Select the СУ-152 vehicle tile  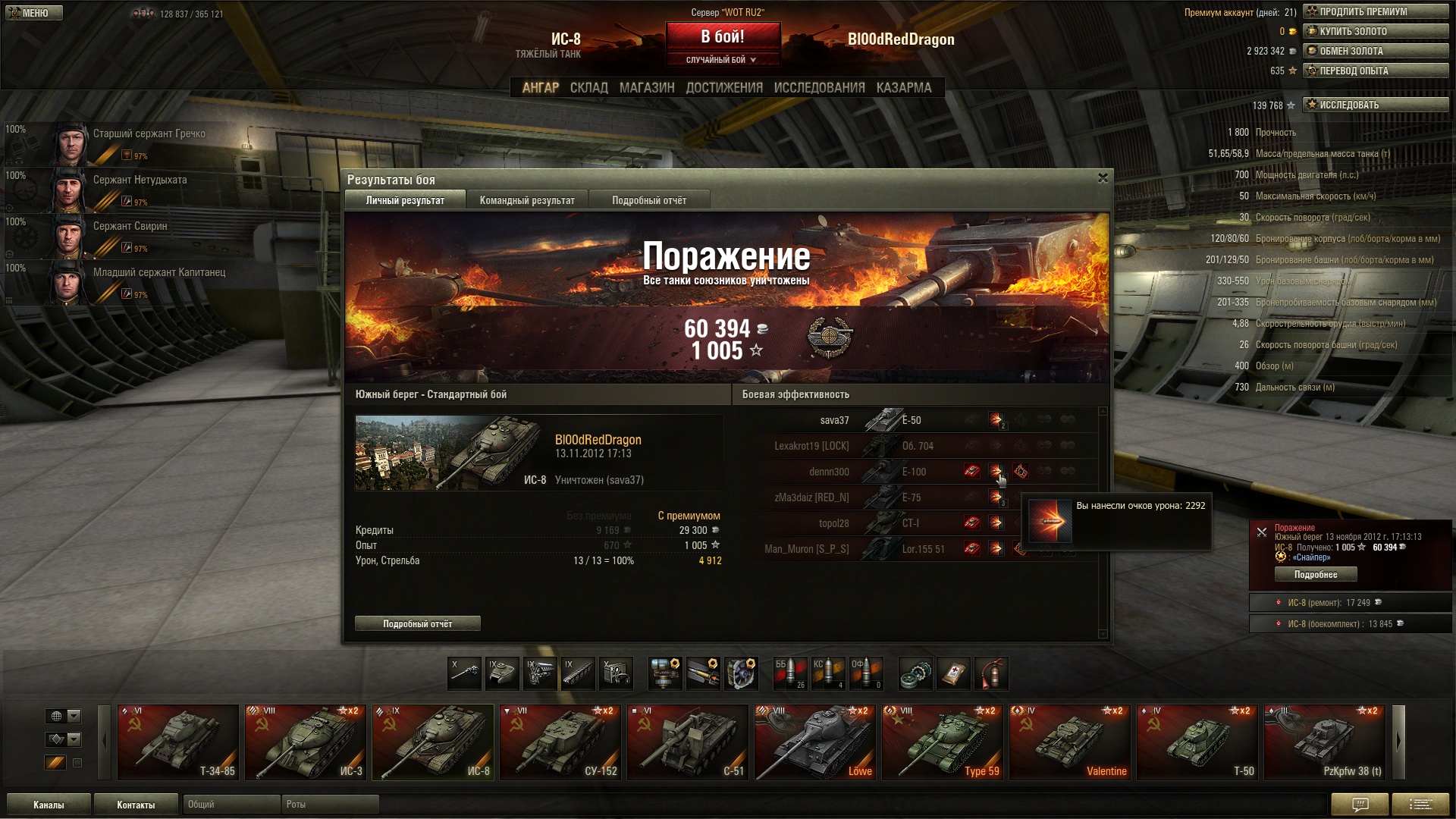click(x=560, y=742)
